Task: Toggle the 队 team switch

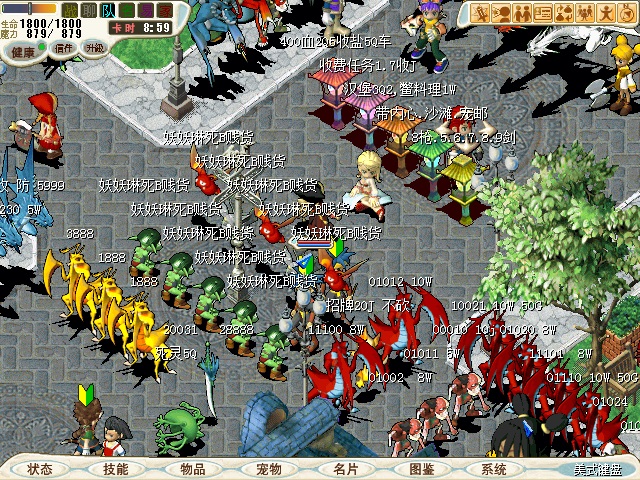Action: point(107,11)
